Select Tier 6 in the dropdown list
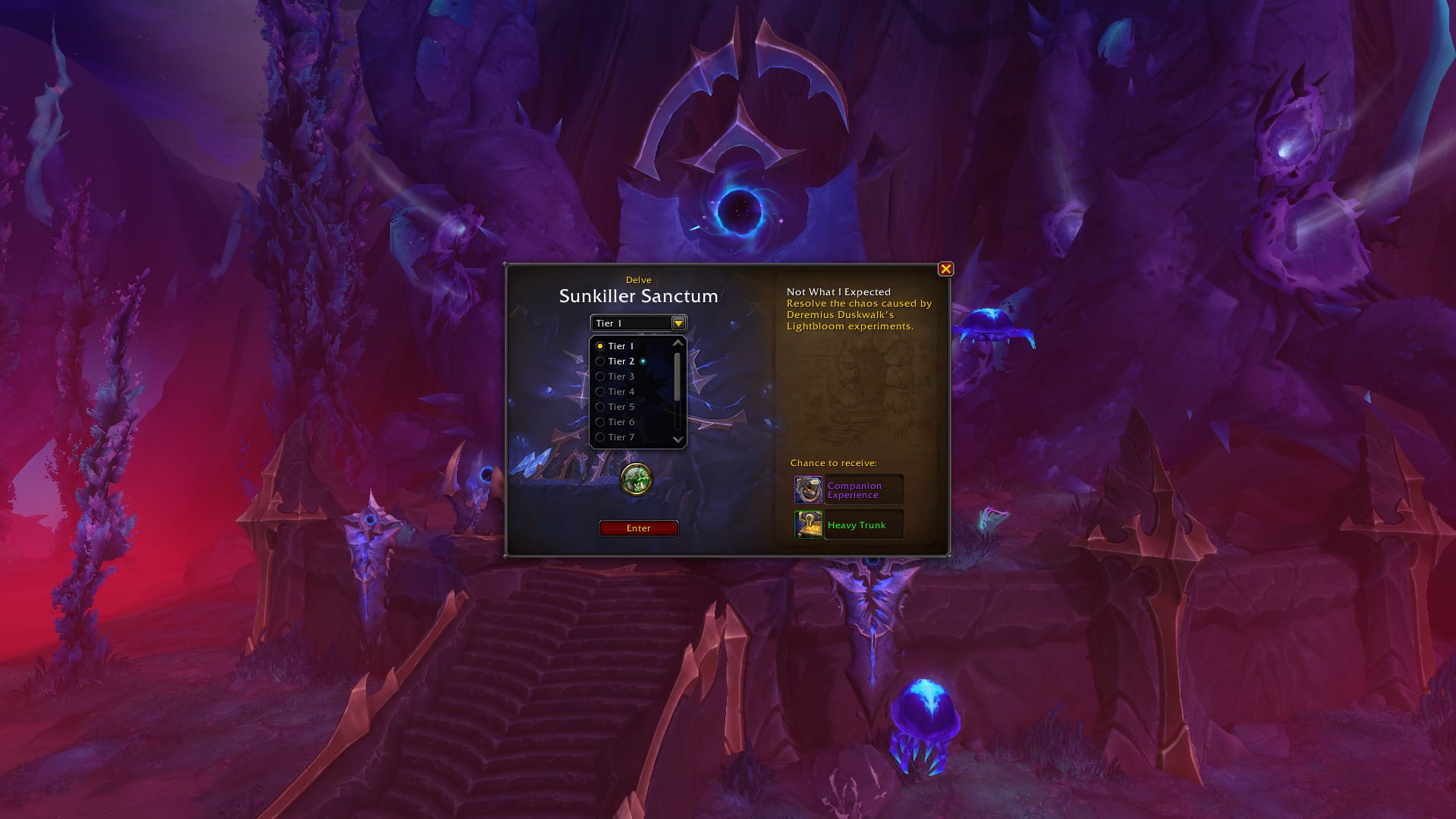 [620, 422]
